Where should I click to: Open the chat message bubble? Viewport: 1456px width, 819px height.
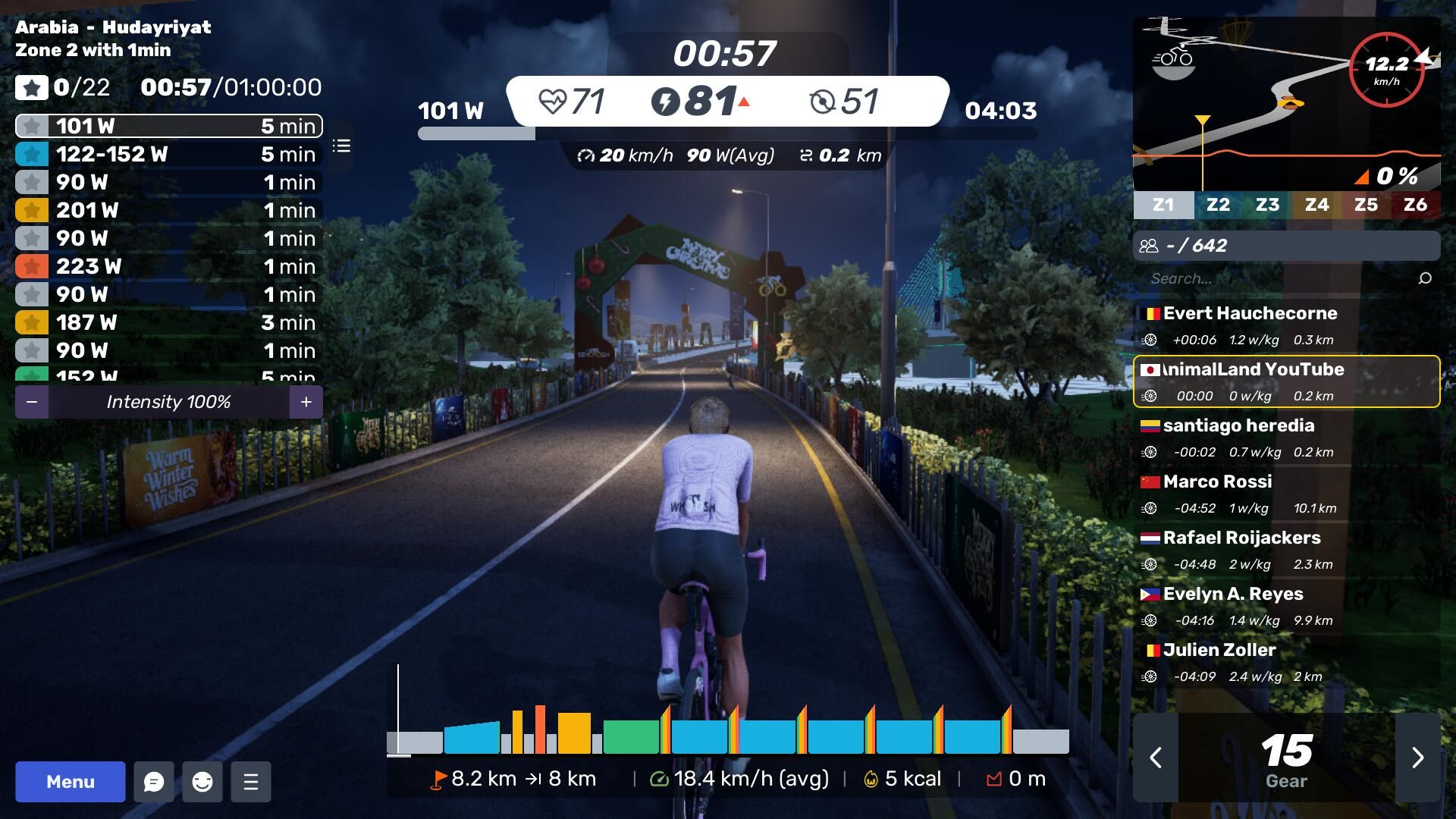pyautogui.click(x=154, y=782)
